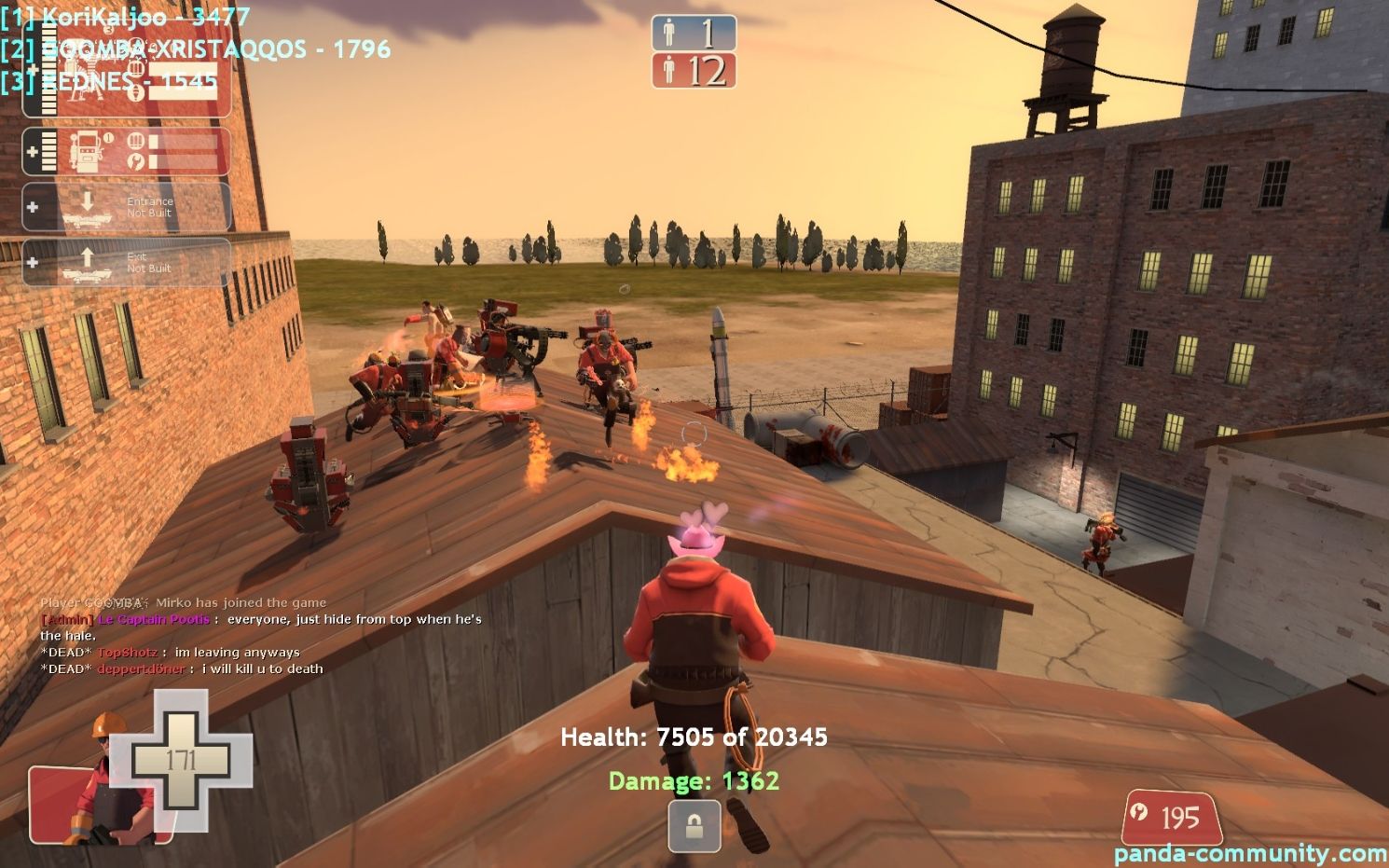Click Le Captain Pootis's admin chat message
Image resolution: width=1389 pixels, height=868 pixels.
point(261,620)
